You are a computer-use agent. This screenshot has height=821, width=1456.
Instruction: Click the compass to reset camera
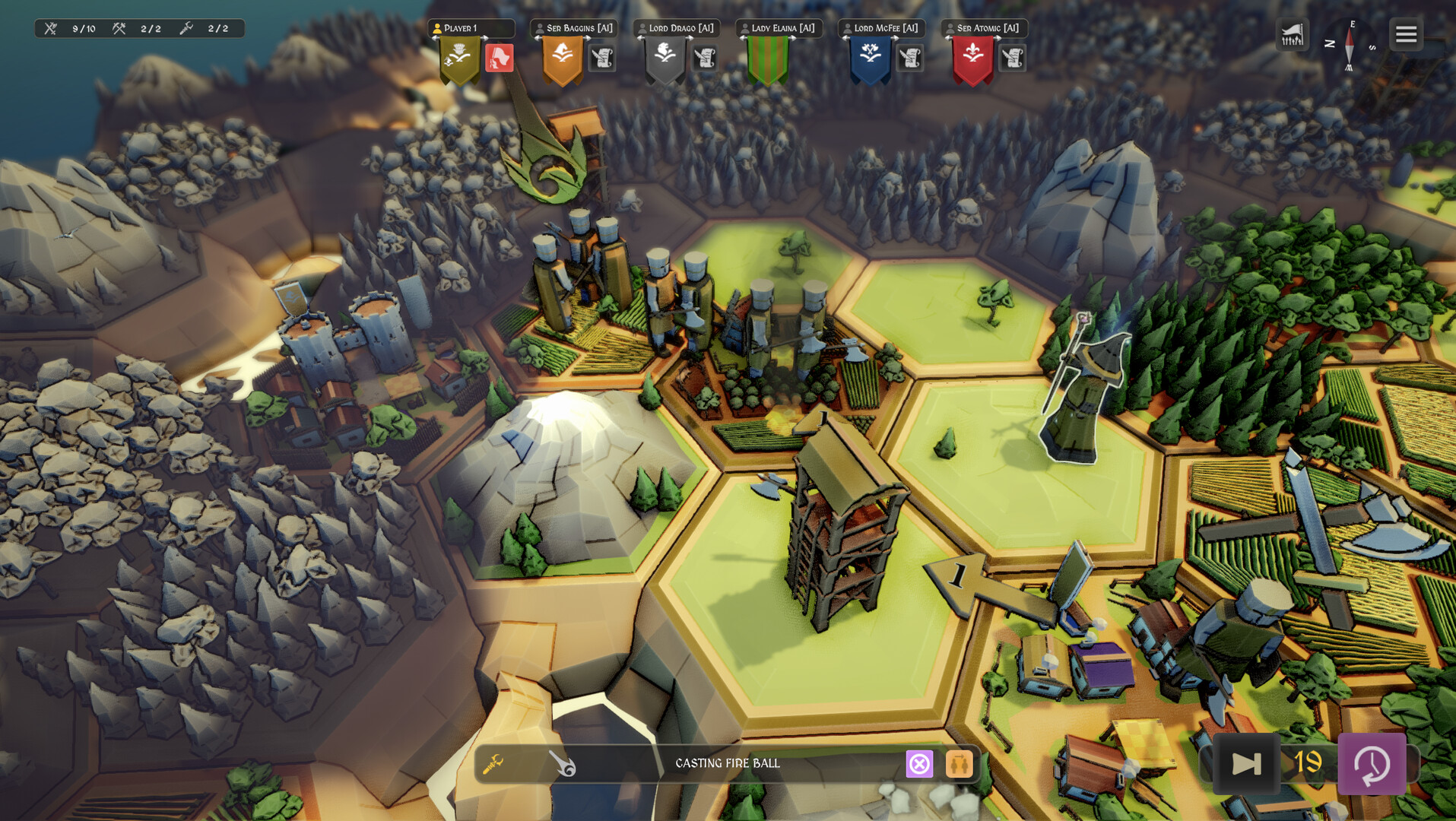pos(1350,46)
